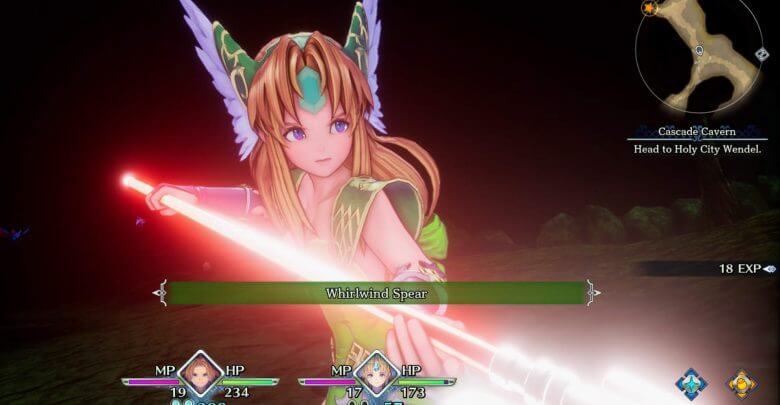The width and height of the screenshot is (780, 405).
Task: Open the gold diamond ring menu icon
Action: 741,383
